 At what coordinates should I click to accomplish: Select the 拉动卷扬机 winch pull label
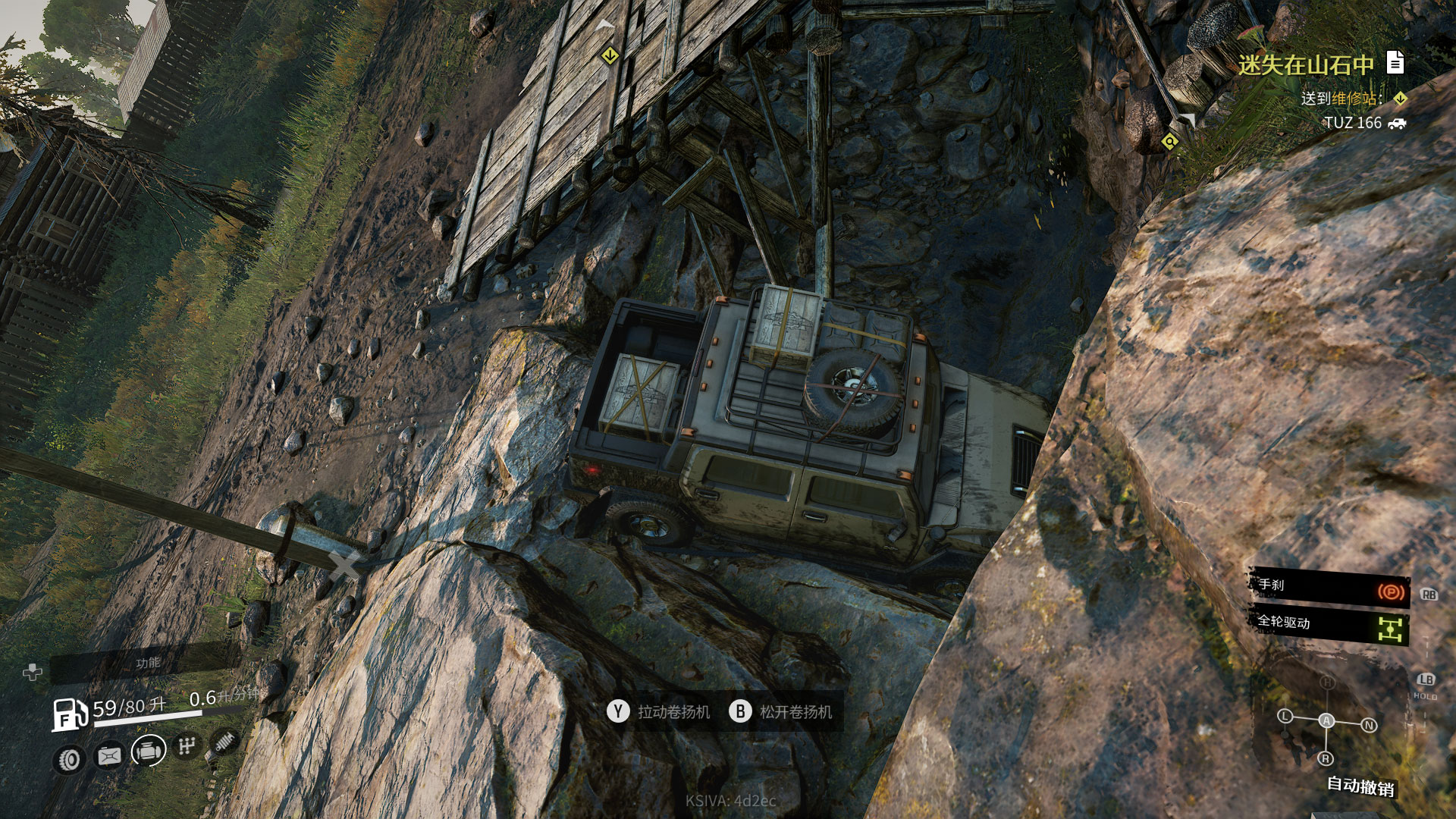coord(673,712)
